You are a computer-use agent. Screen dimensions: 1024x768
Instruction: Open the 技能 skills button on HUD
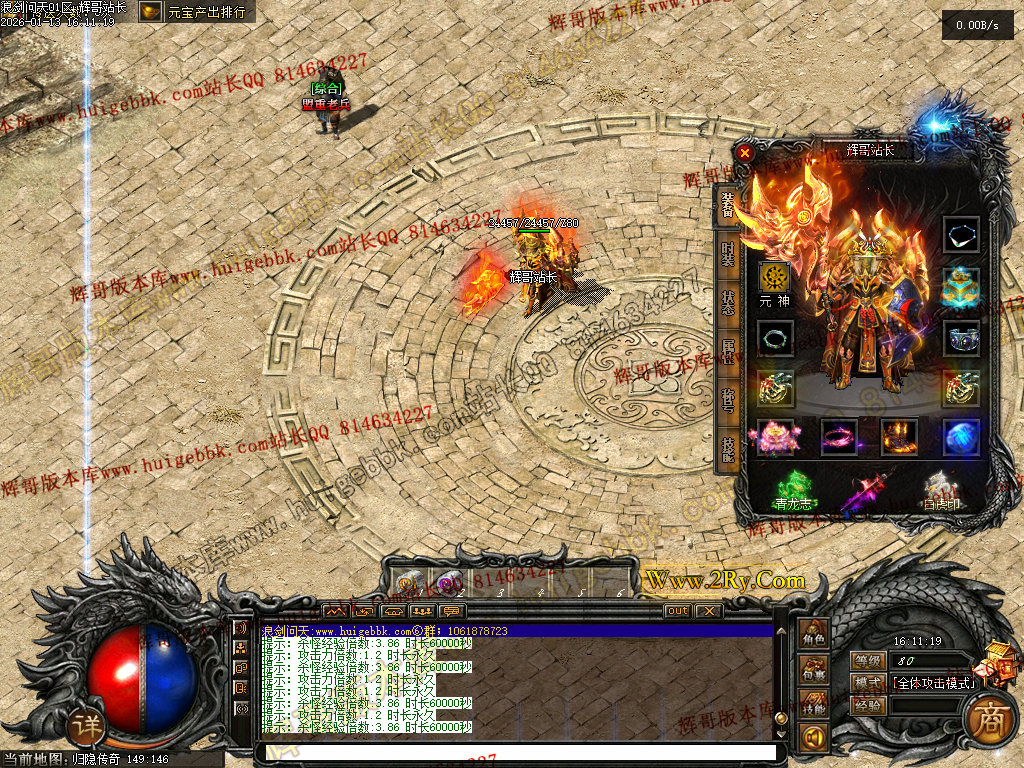point(815,706)
